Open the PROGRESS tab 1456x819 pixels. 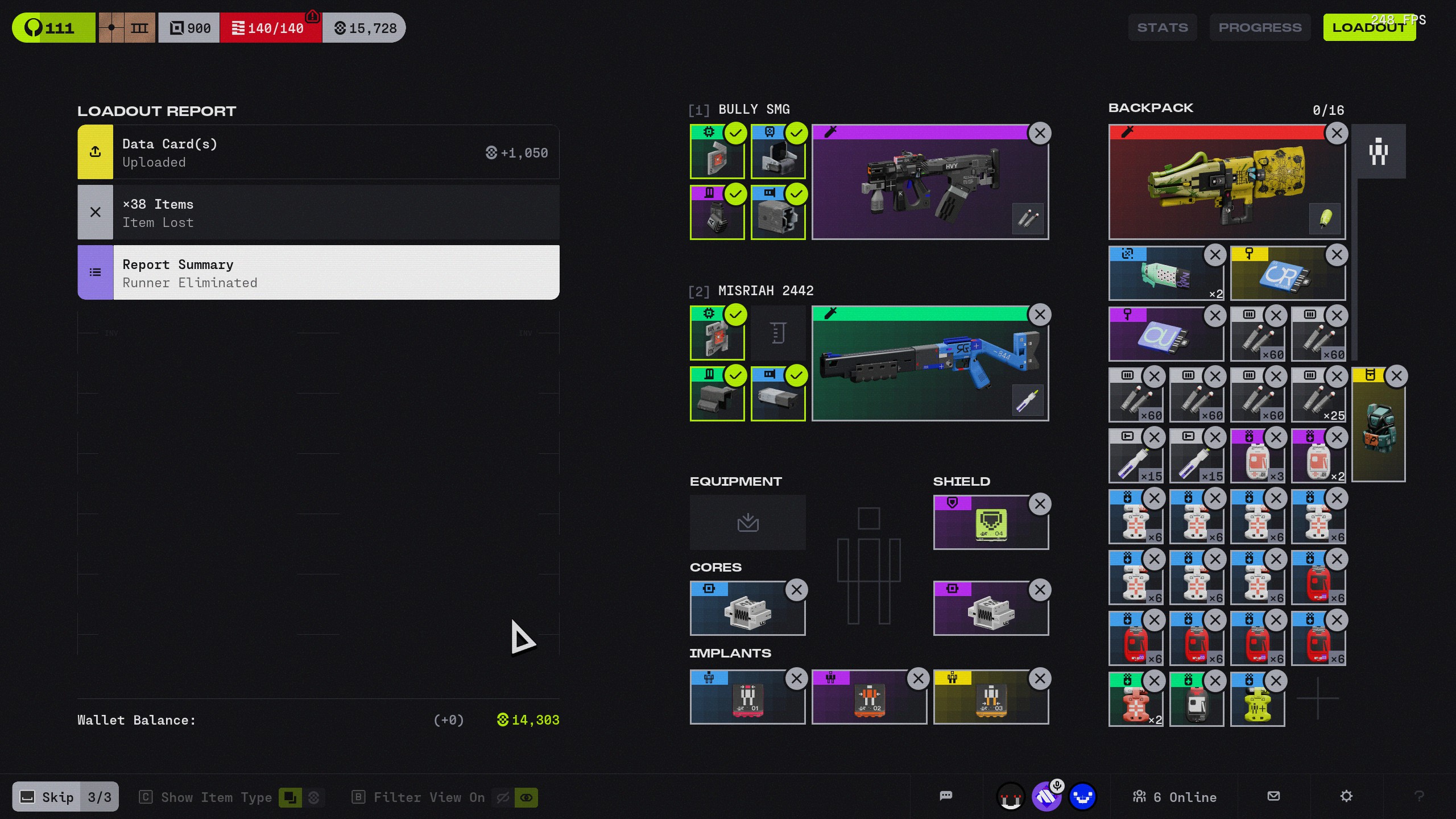click(x=1260, y=27)
